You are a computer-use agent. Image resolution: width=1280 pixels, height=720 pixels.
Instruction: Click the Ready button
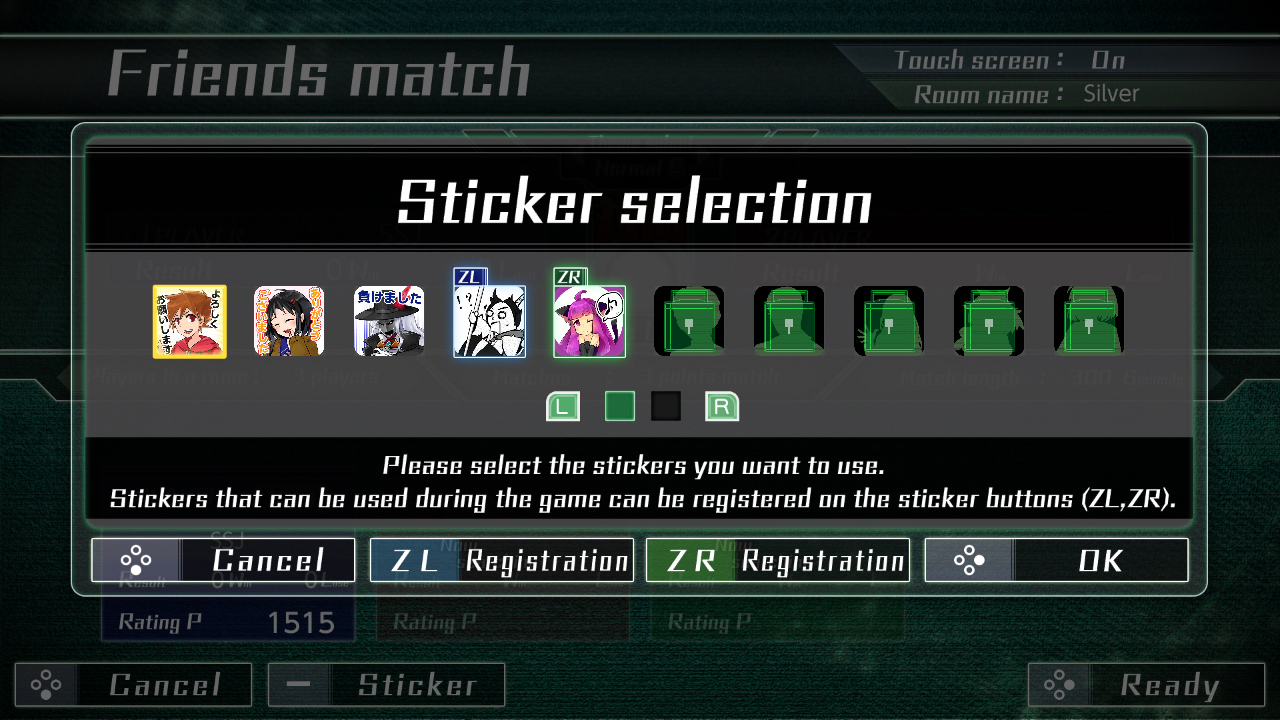[x=1146, y=685]
